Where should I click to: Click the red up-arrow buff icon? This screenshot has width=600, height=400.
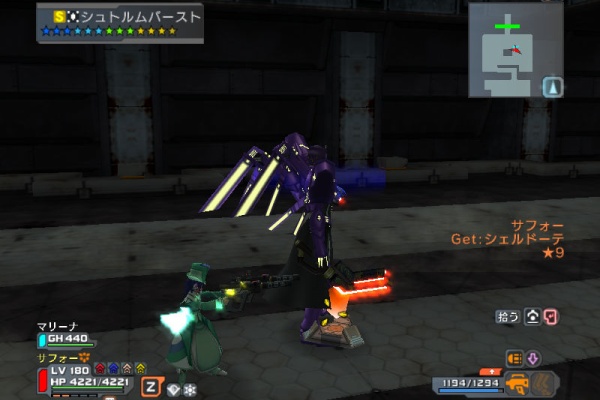click(100, 369)
